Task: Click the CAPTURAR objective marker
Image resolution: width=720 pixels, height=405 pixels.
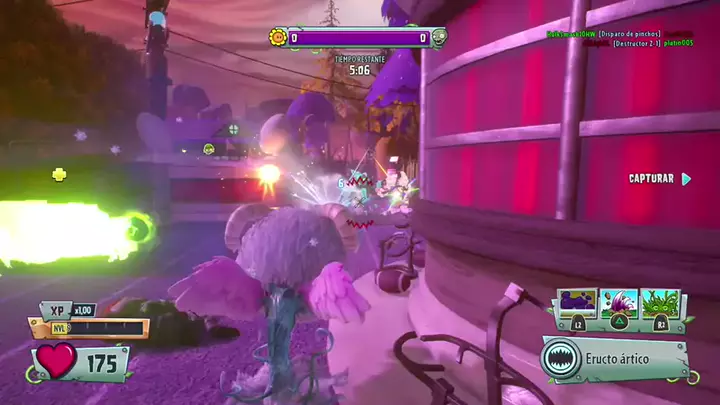Action: click(658, 179)
